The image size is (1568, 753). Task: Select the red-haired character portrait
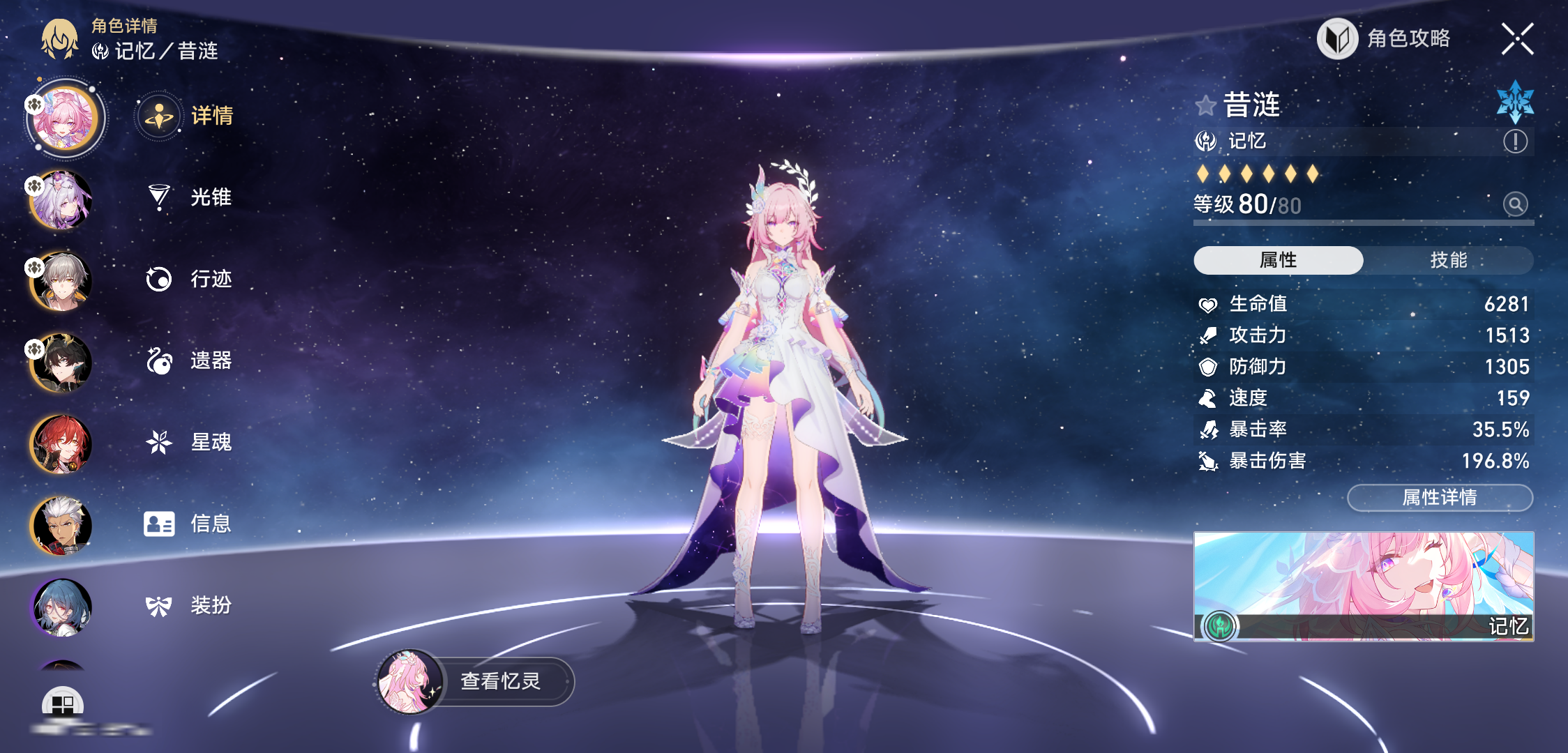coord(61,443)
